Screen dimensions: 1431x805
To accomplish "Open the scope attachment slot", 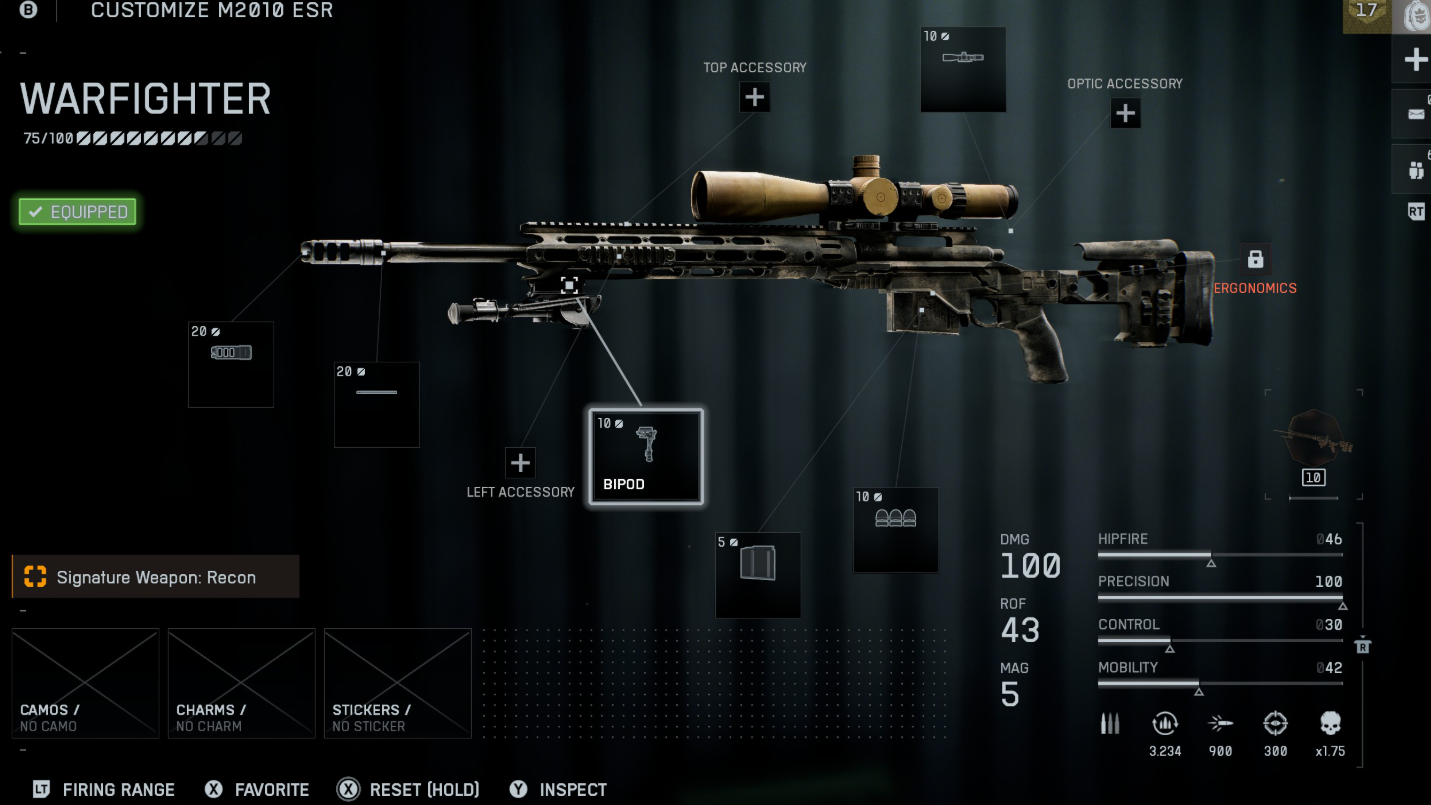I will click(963, 69).
